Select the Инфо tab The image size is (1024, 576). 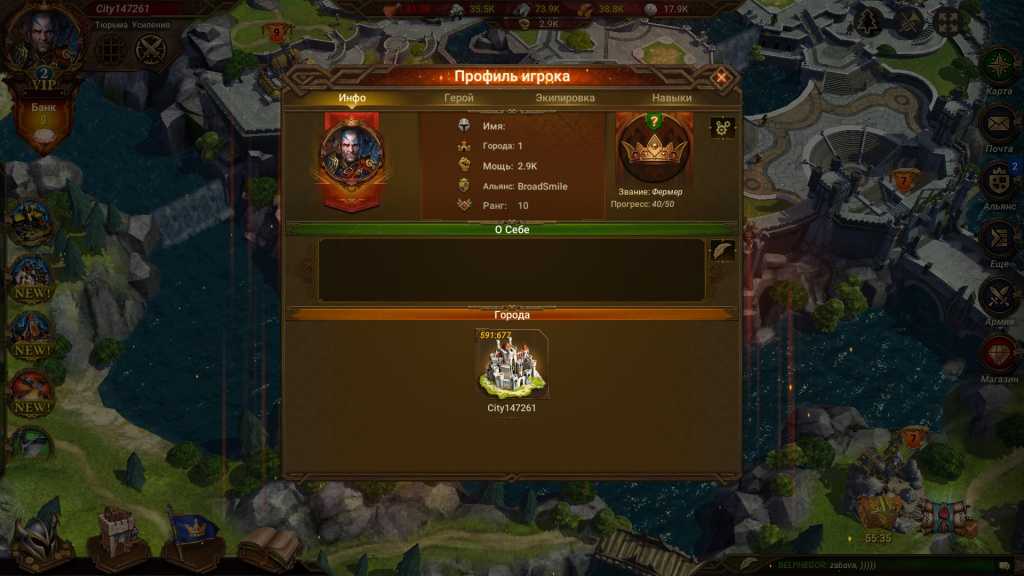click(352, 98)
